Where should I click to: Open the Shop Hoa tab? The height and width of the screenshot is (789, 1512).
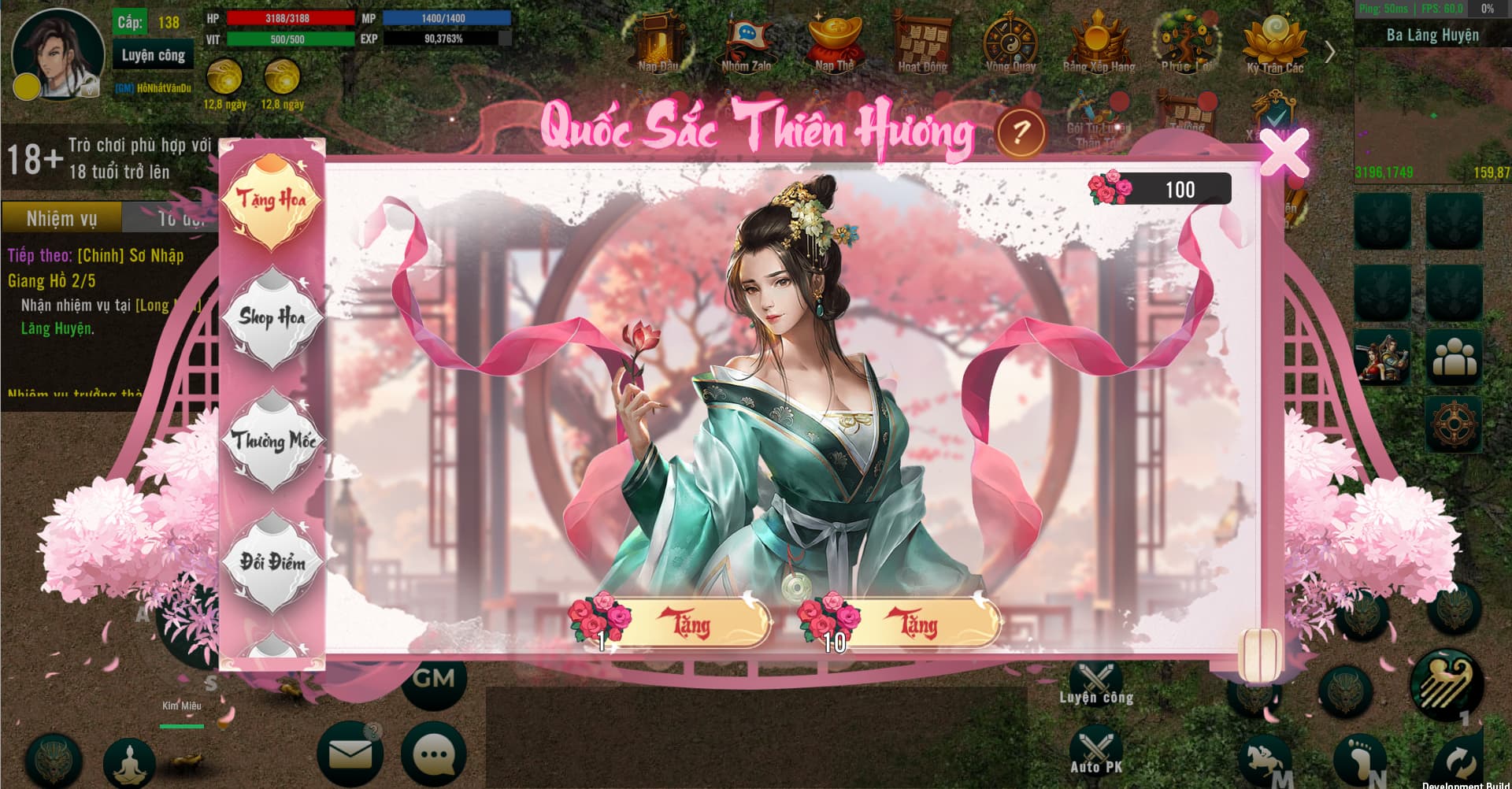click(x=272, y=317)
